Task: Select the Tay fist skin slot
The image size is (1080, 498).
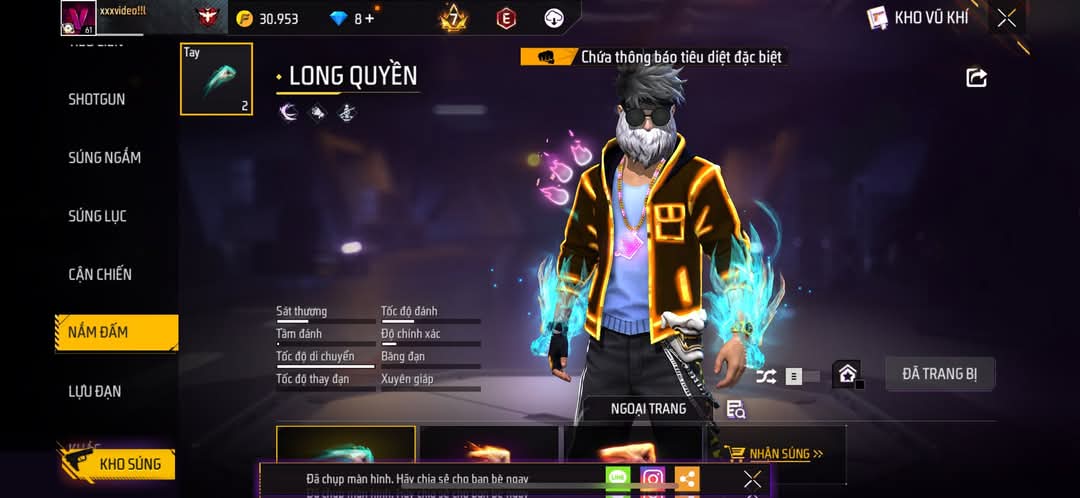Action: click(x=216, y=79)
